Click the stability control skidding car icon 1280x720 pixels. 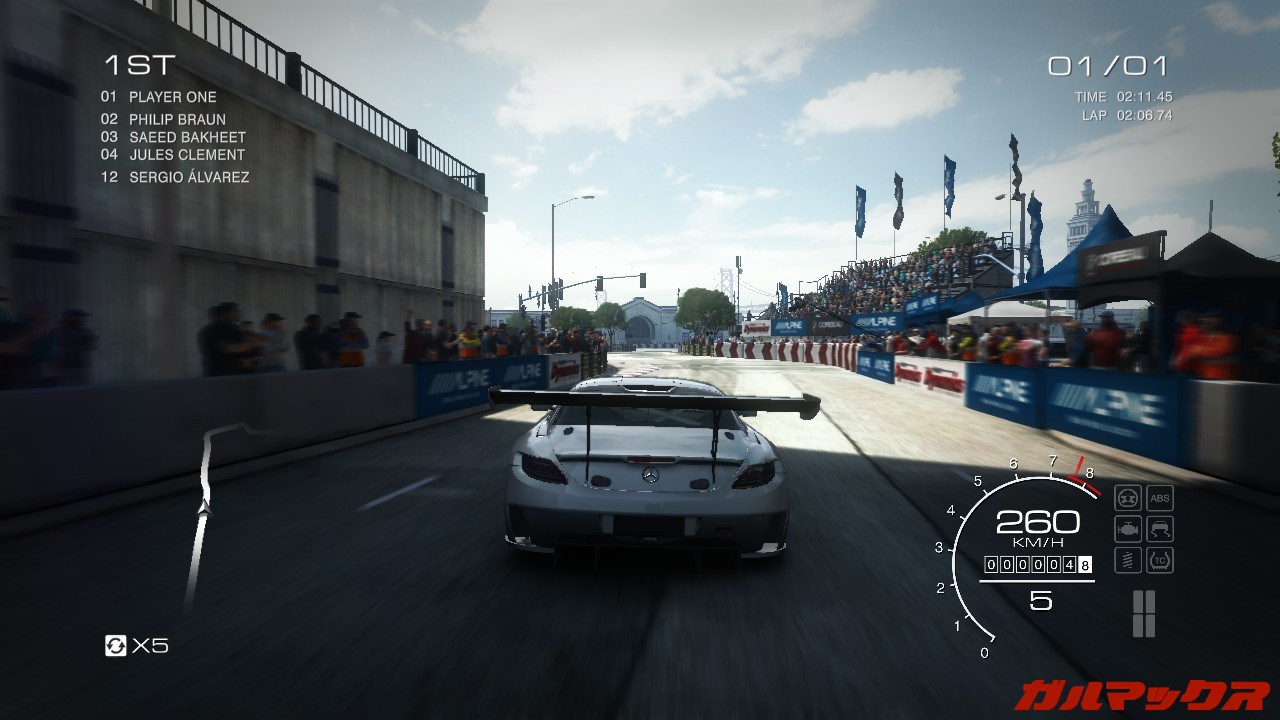1160,529
